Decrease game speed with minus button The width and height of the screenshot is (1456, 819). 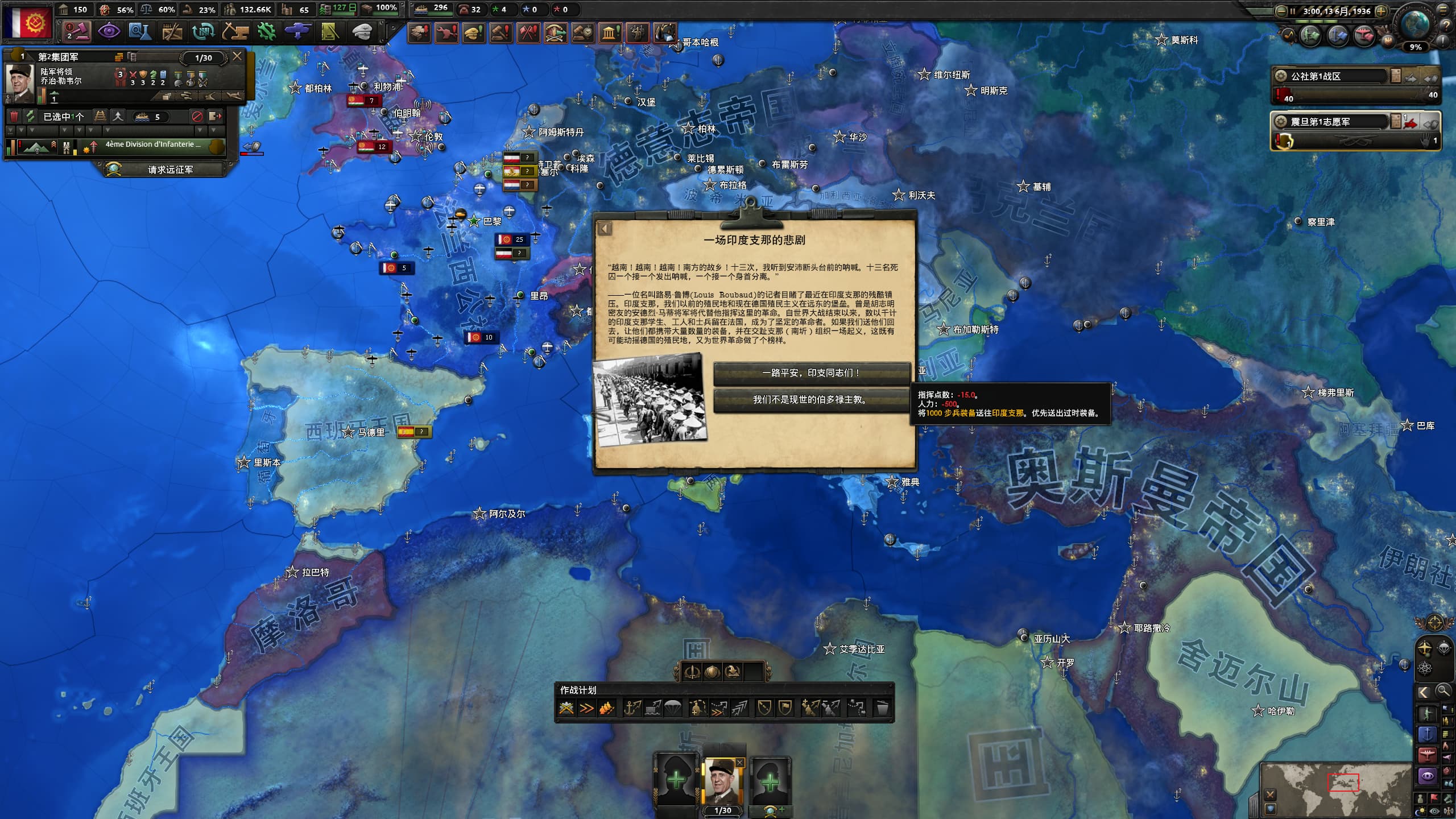(x=1281, y=11)
